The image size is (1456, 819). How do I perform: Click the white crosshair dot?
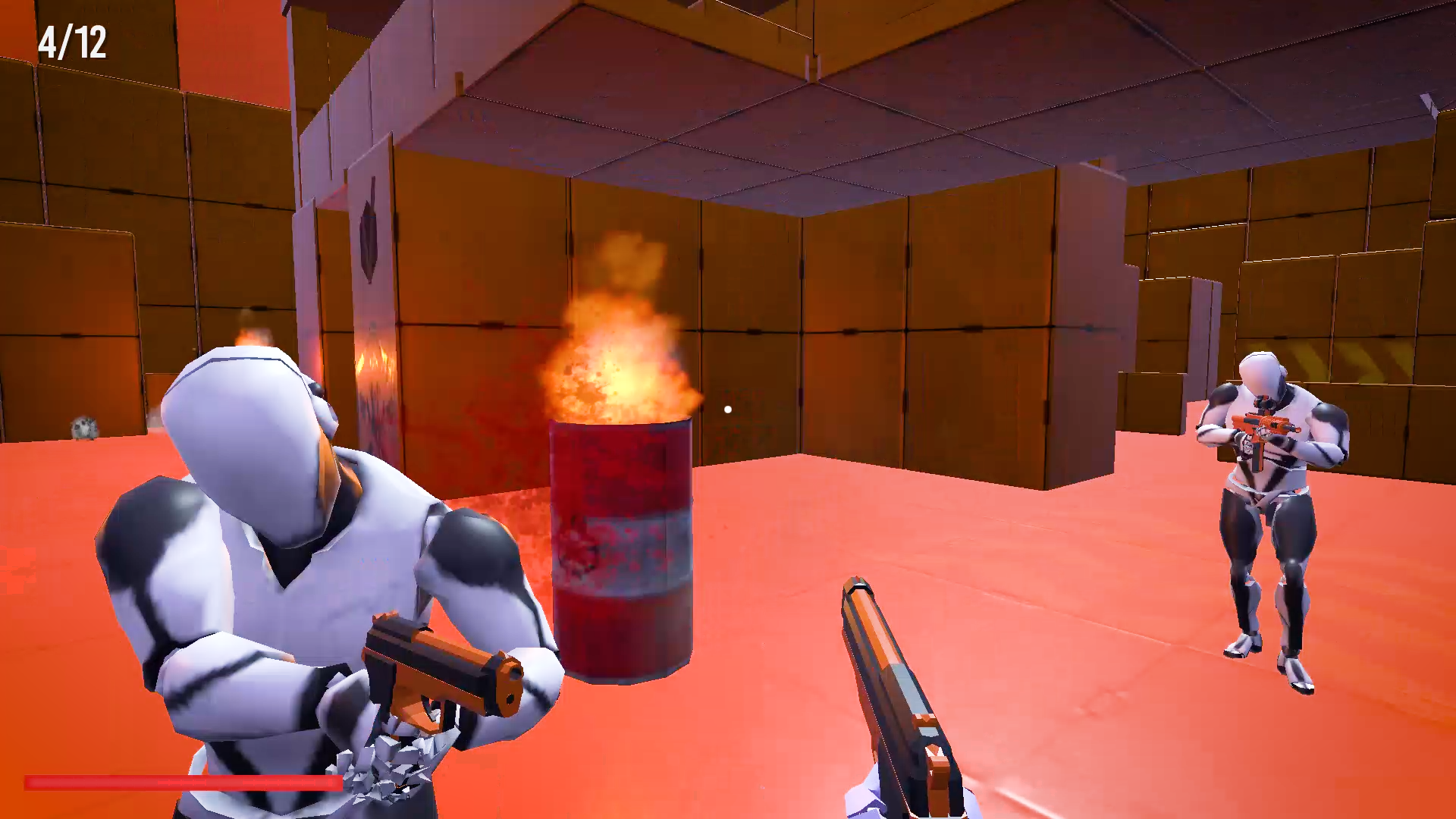point(726,408)
